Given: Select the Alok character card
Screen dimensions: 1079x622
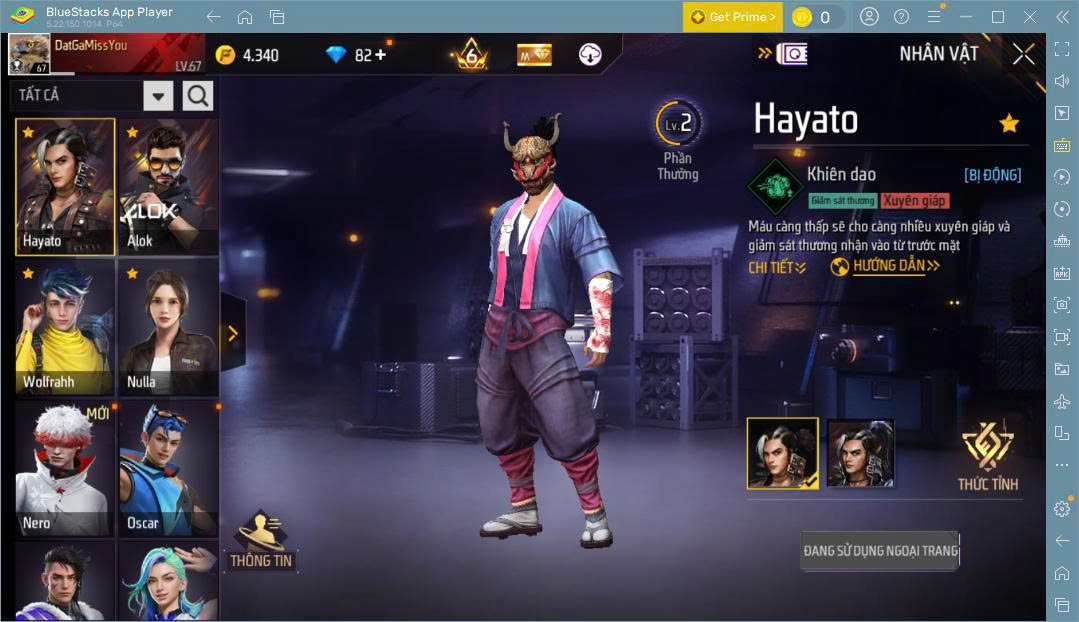Looking at the screenshot, I should pos(167,187).
